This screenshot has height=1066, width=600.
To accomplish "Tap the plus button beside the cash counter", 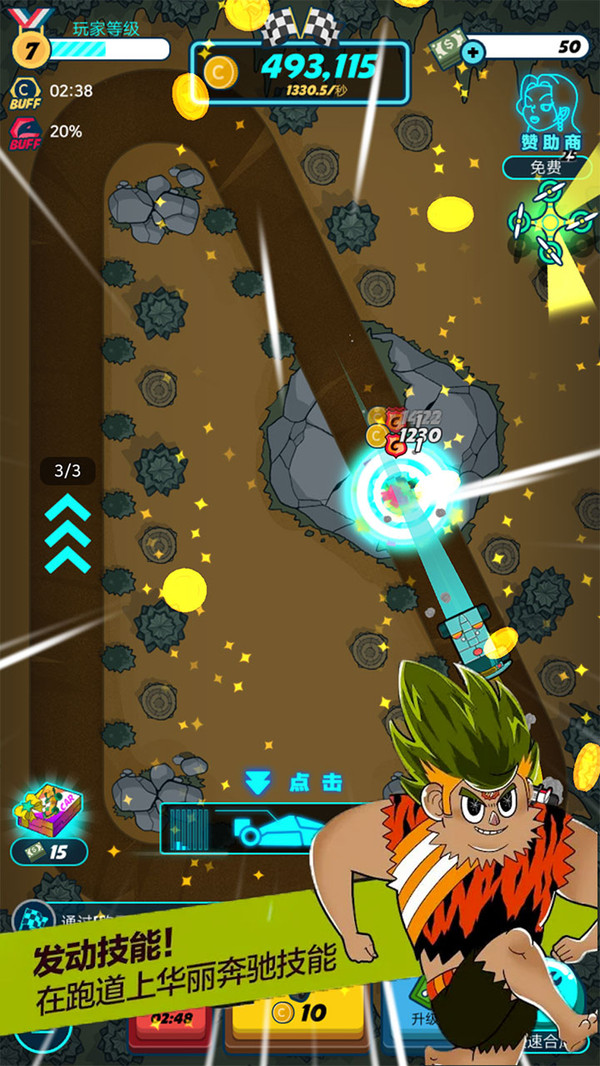I will pos(474,48).
